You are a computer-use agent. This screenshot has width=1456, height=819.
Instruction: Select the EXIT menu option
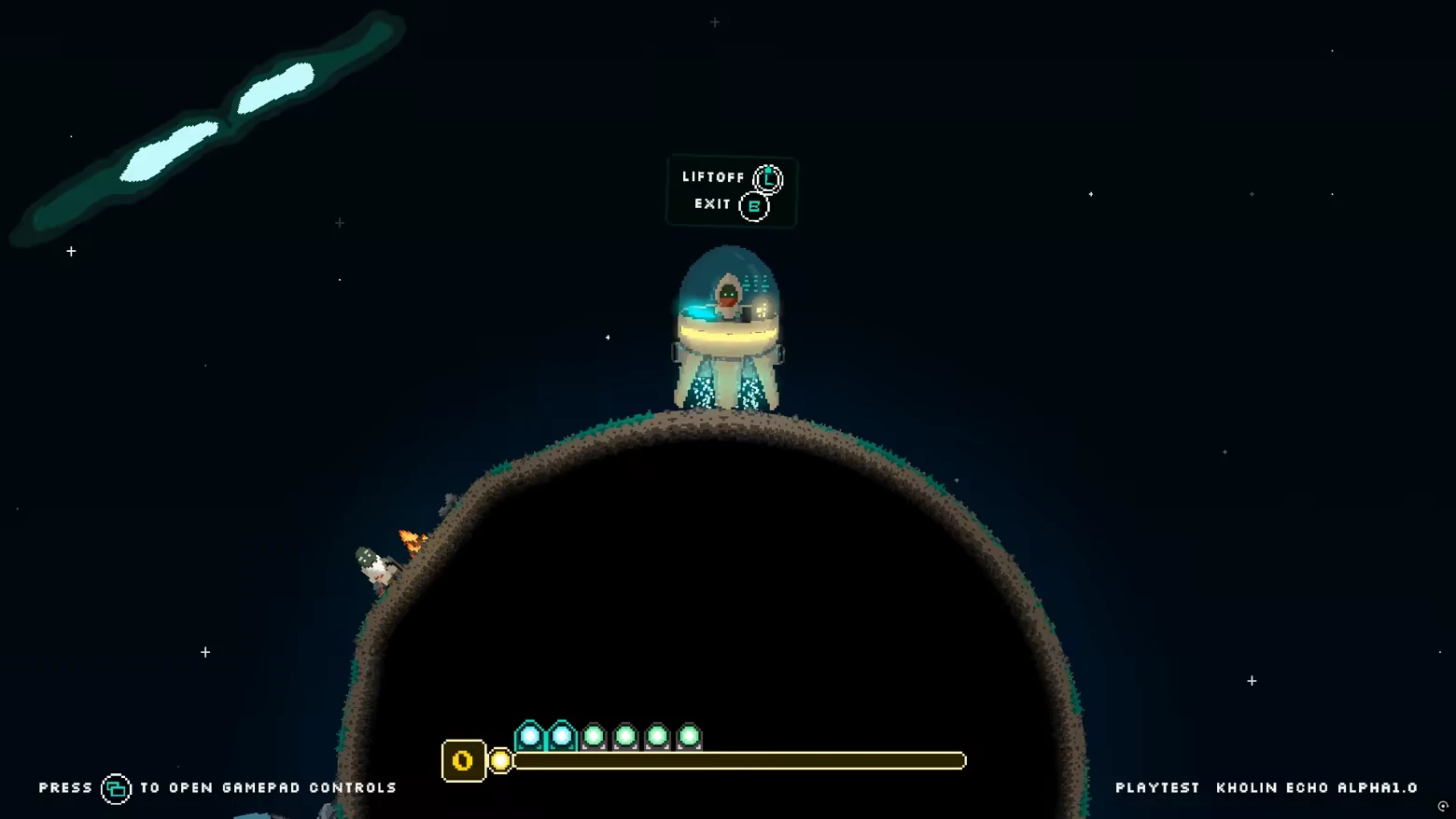[x=712, y=204]
